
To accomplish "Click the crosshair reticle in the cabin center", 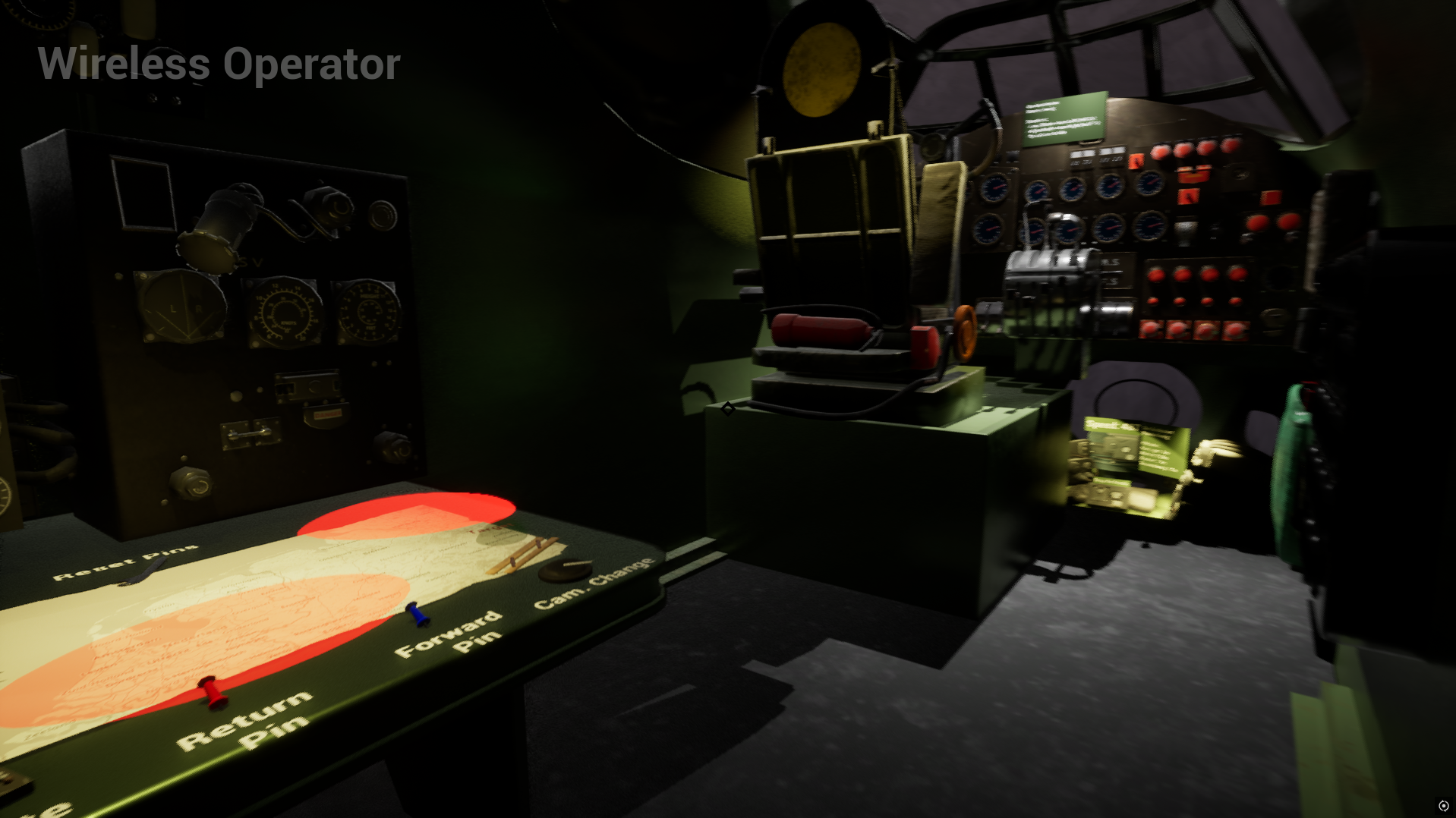I will tap(728, 409).
